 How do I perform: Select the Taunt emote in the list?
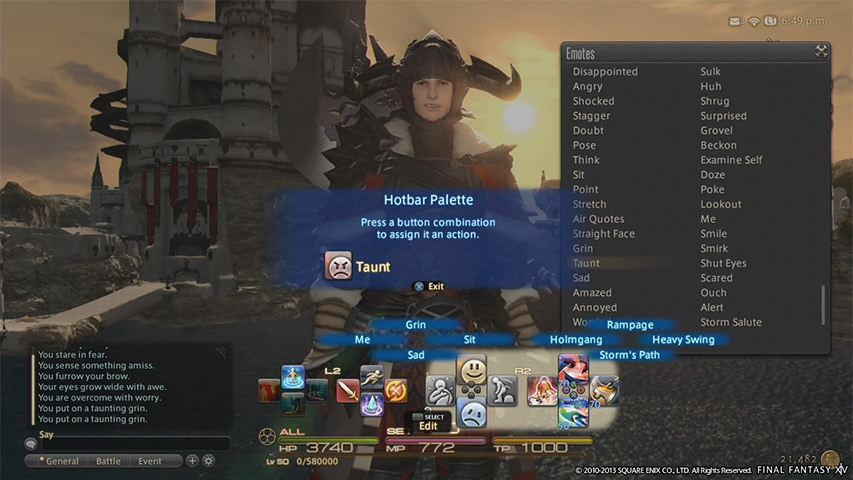[x=586, y=263]
